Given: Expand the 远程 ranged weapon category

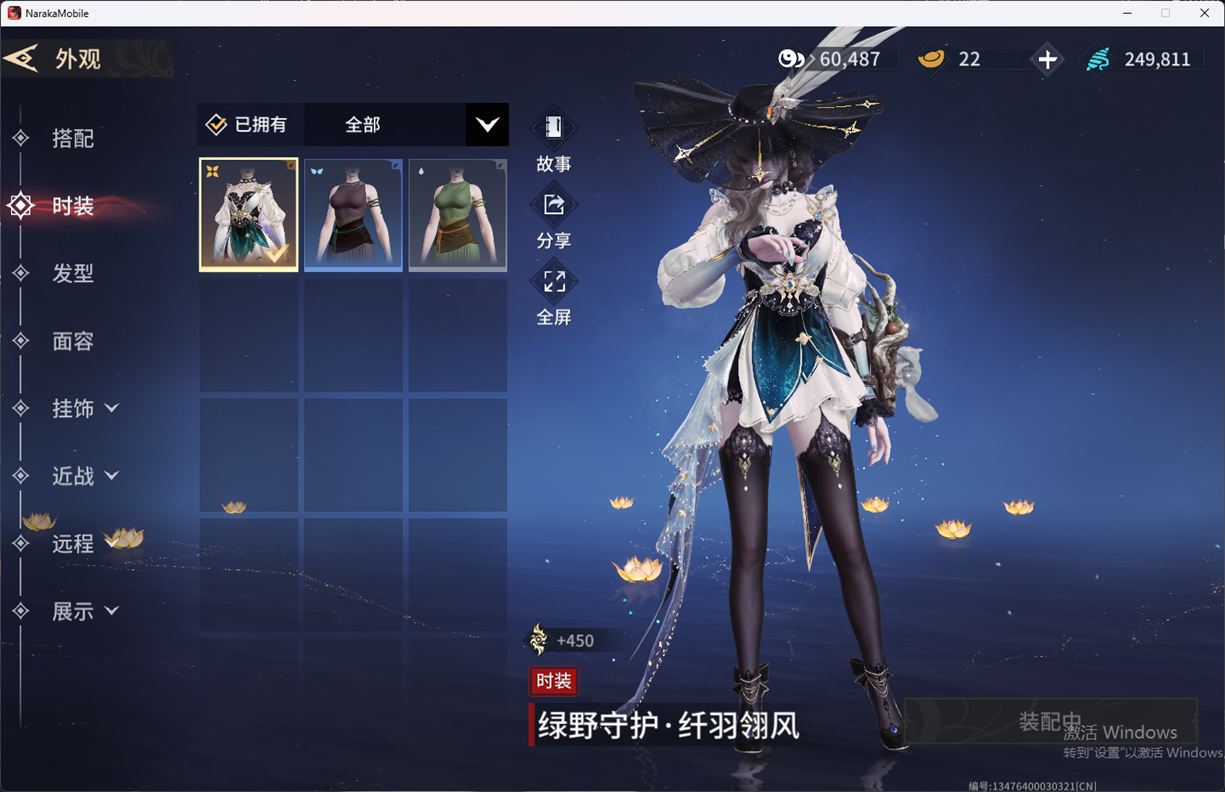Looking at the screenshot, I should (72, 543).
